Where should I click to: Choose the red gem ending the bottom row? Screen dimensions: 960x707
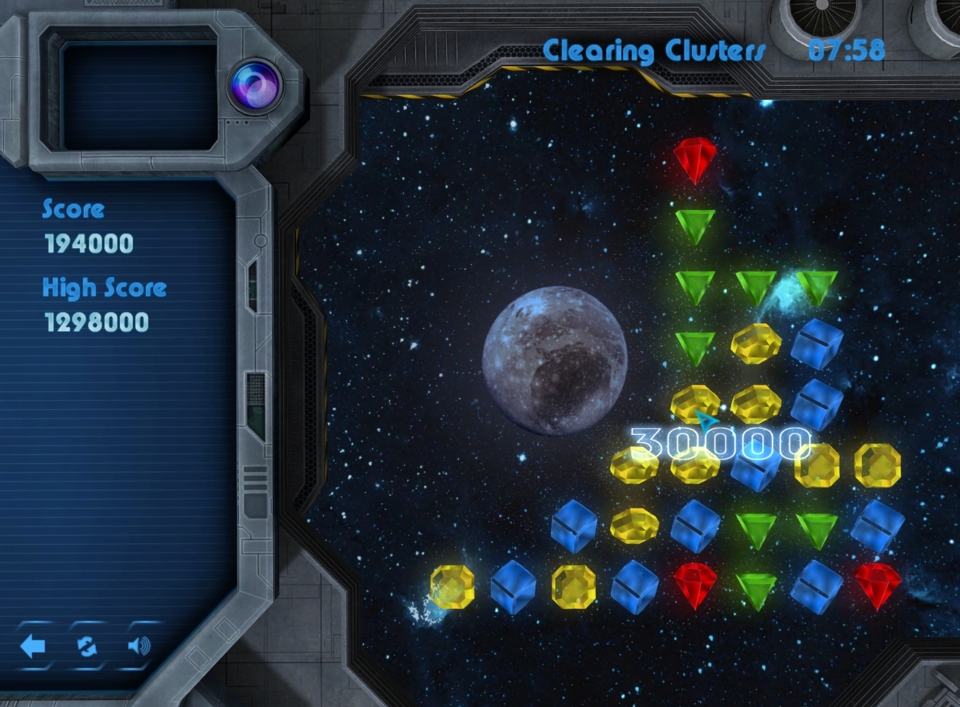pyautogui.click(x=877, y=585)
